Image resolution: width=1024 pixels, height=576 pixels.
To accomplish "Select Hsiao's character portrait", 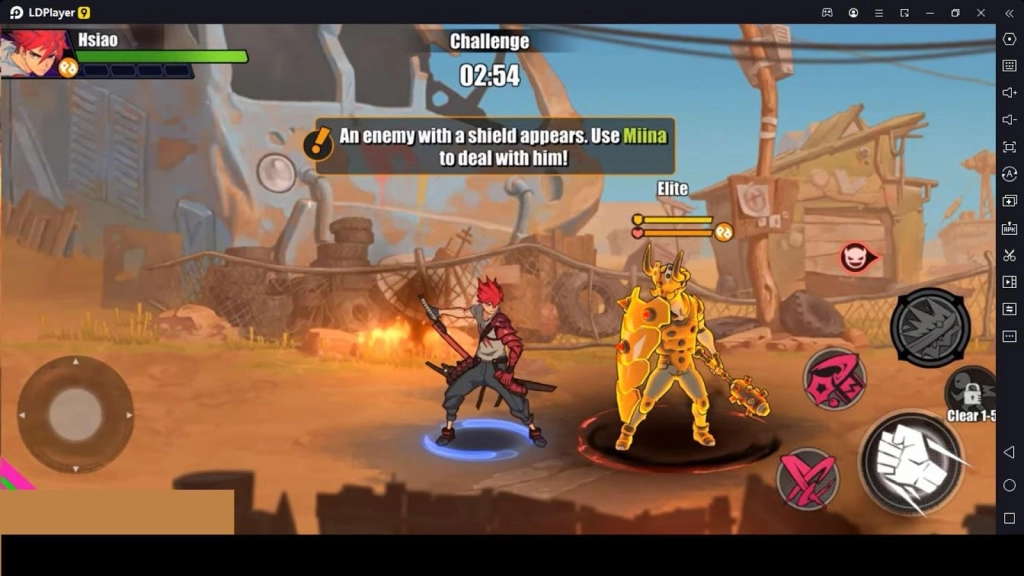I will pos(36,52).
